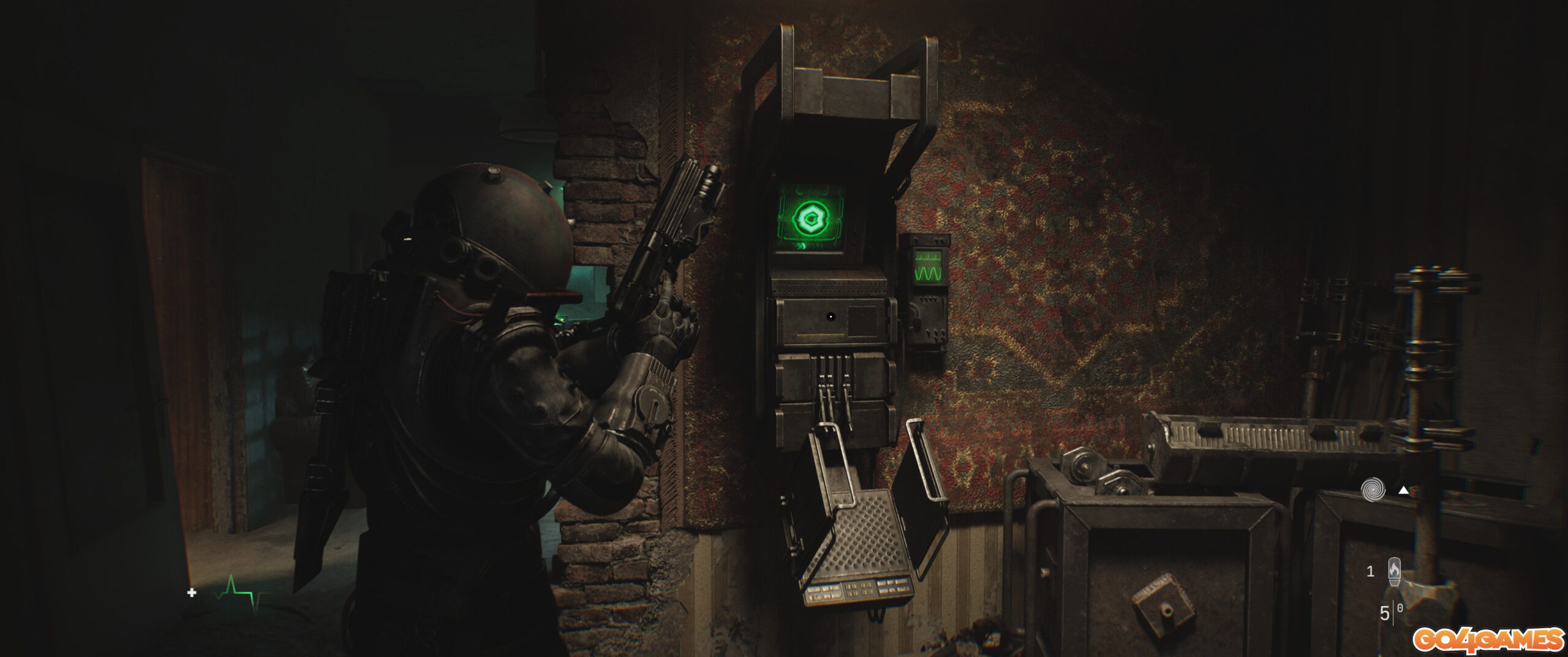Viewport: 1568px width, 657px height.
Task: Activate the spiral polymer ability icon
Action: click(1372, 490)
